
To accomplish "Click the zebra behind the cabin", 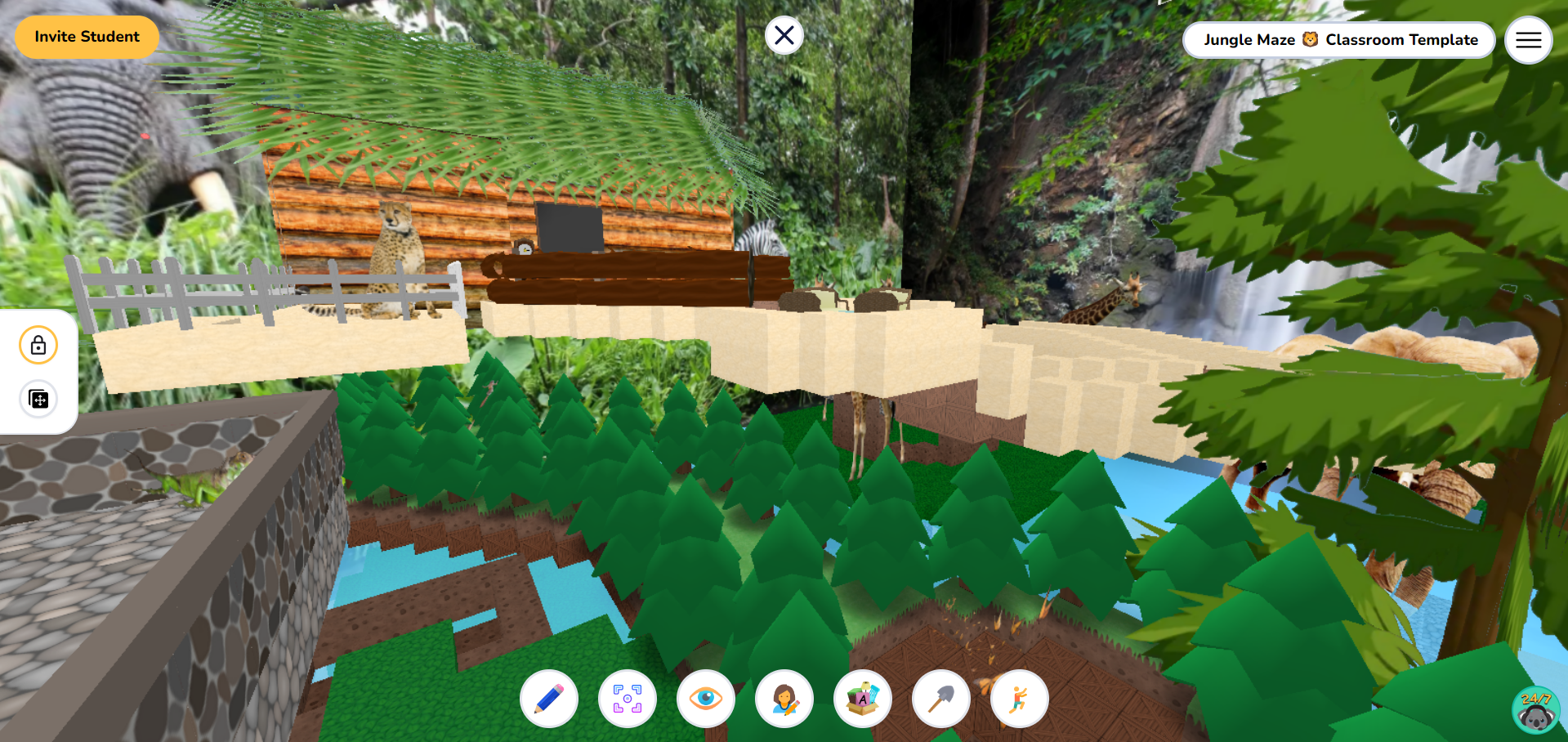I will pos(758,237).
